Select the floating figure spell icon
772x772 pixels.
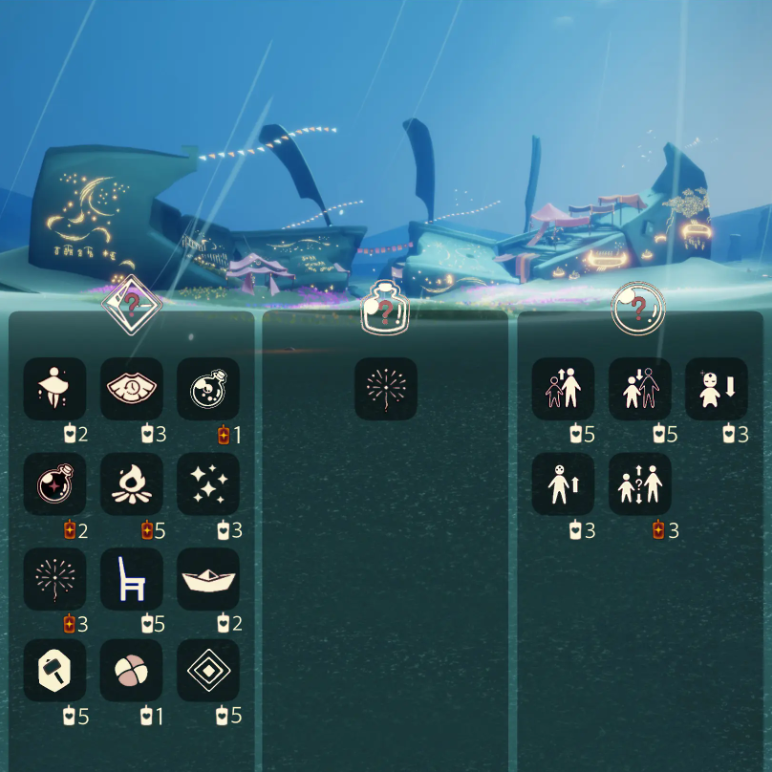[55, 389]
